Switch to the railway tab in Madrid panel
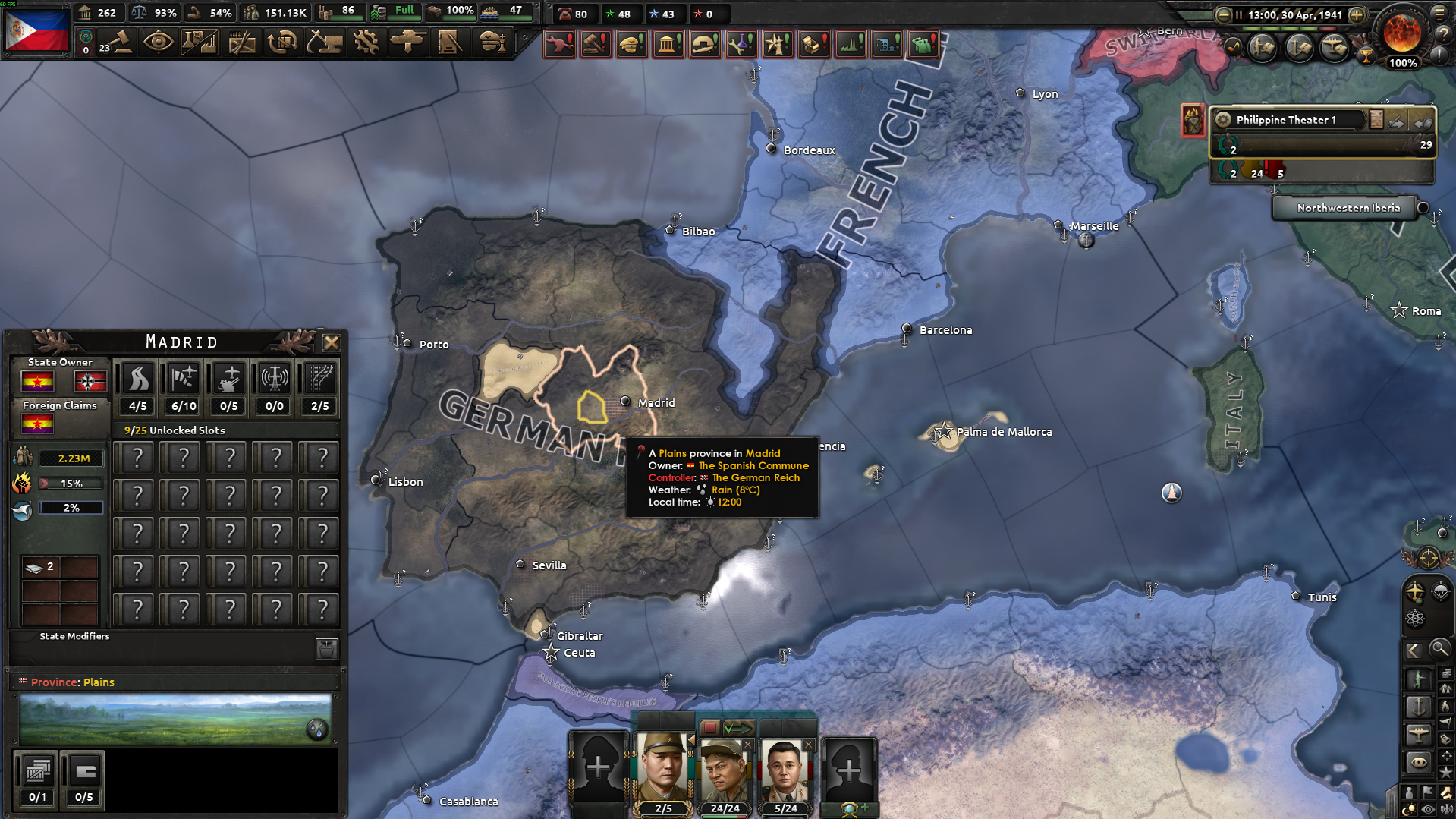 point(318,377)
